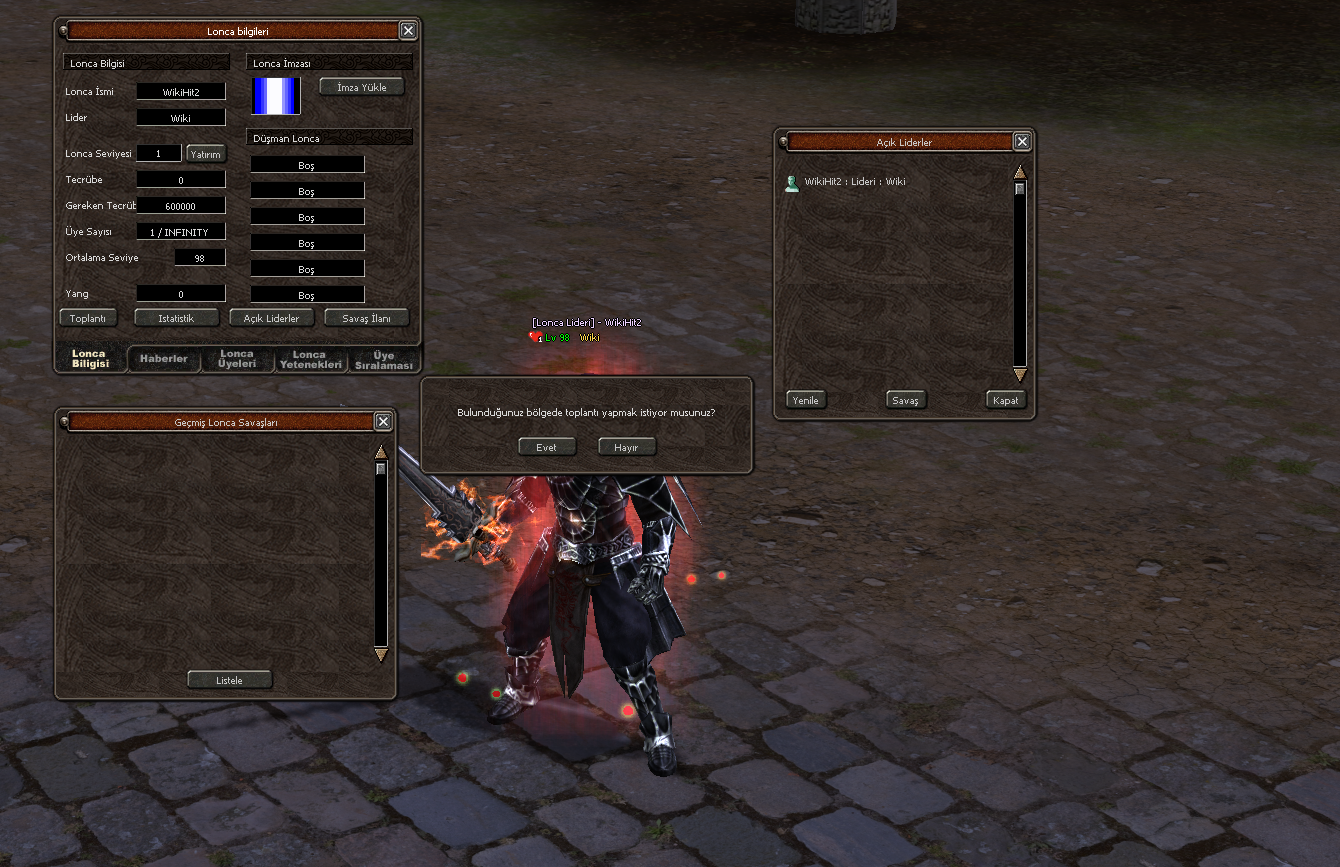Open the İstatistik panel

pos(177,318)
